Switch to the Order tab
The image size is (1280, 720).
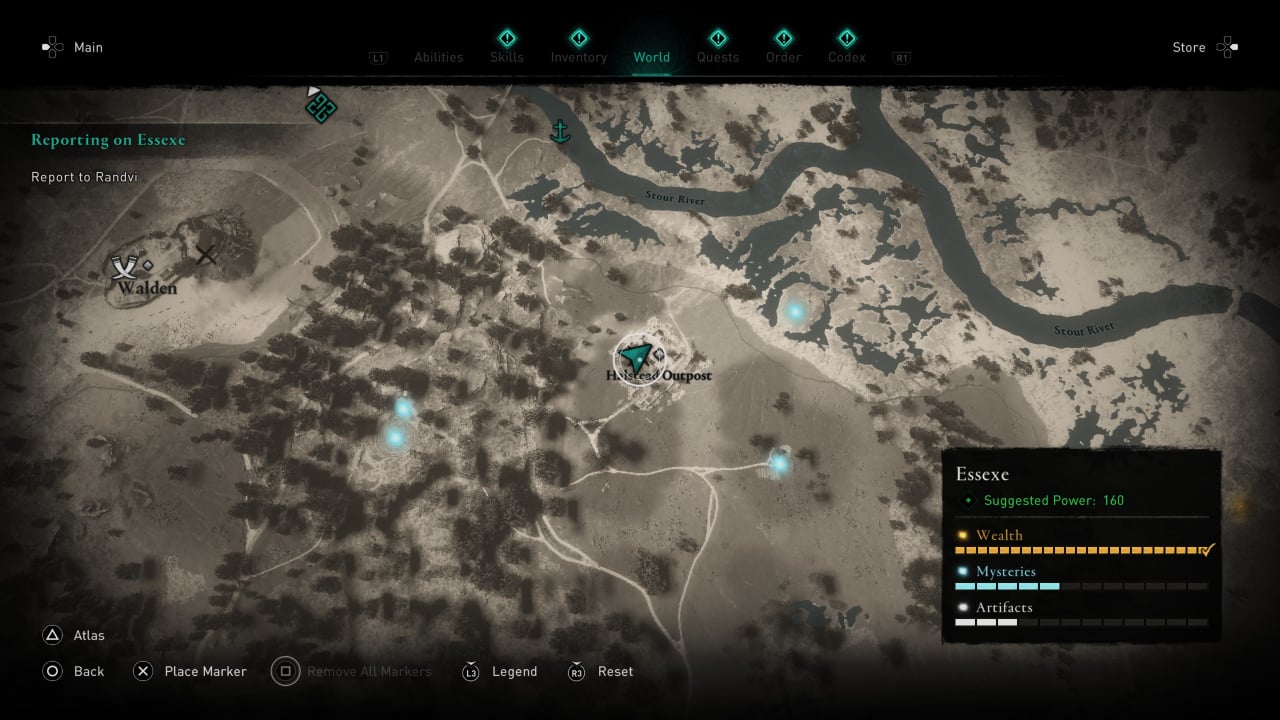783,57
